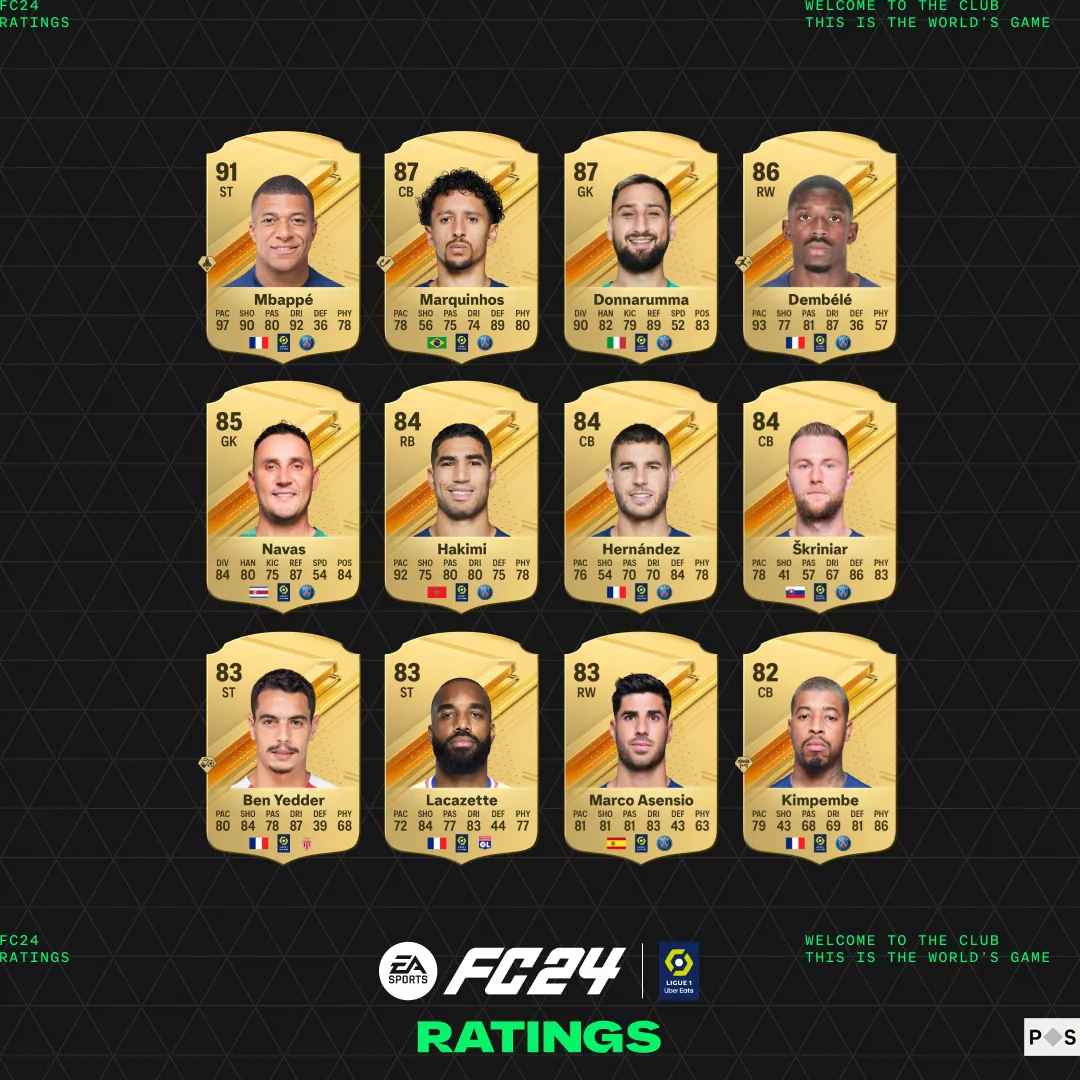Pick the Škriniar 84 CB card
Screen dimensions: 1080x1080
pos(820,500)
